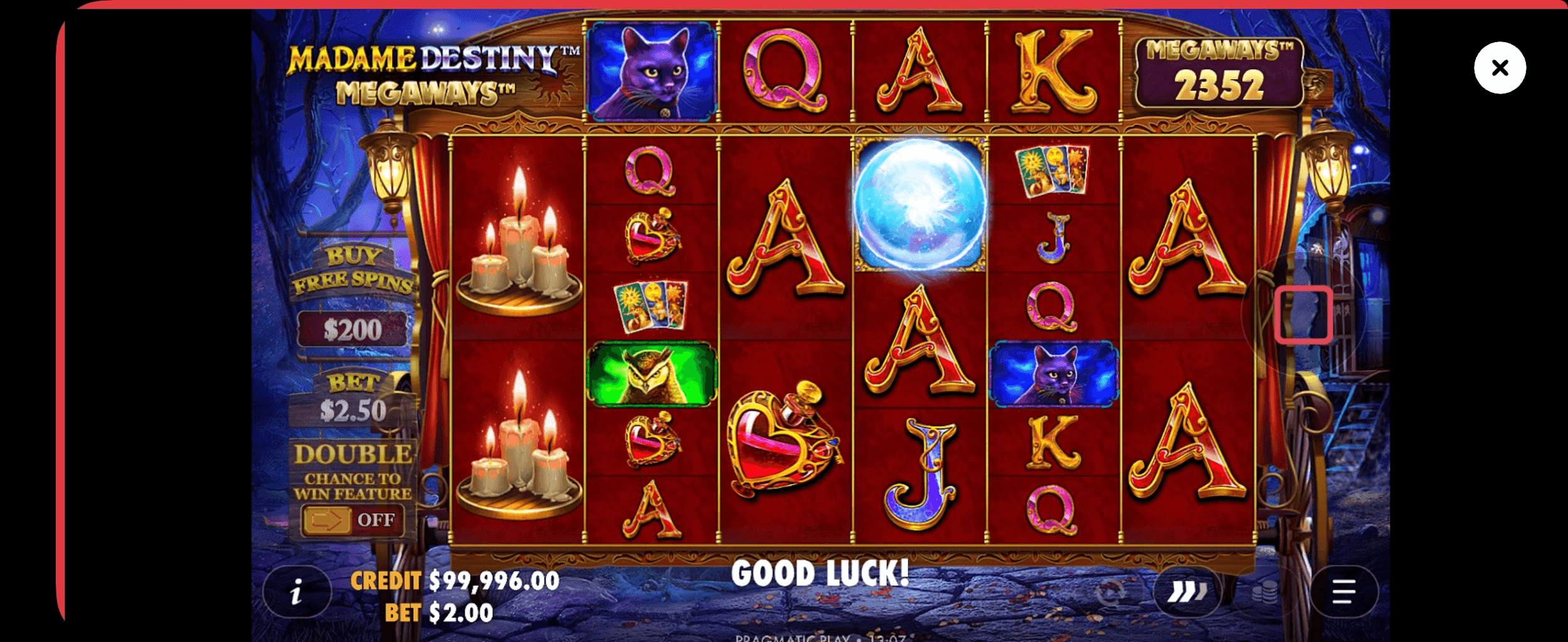Activate the turbo spin arrows button

coord(1187,592)
